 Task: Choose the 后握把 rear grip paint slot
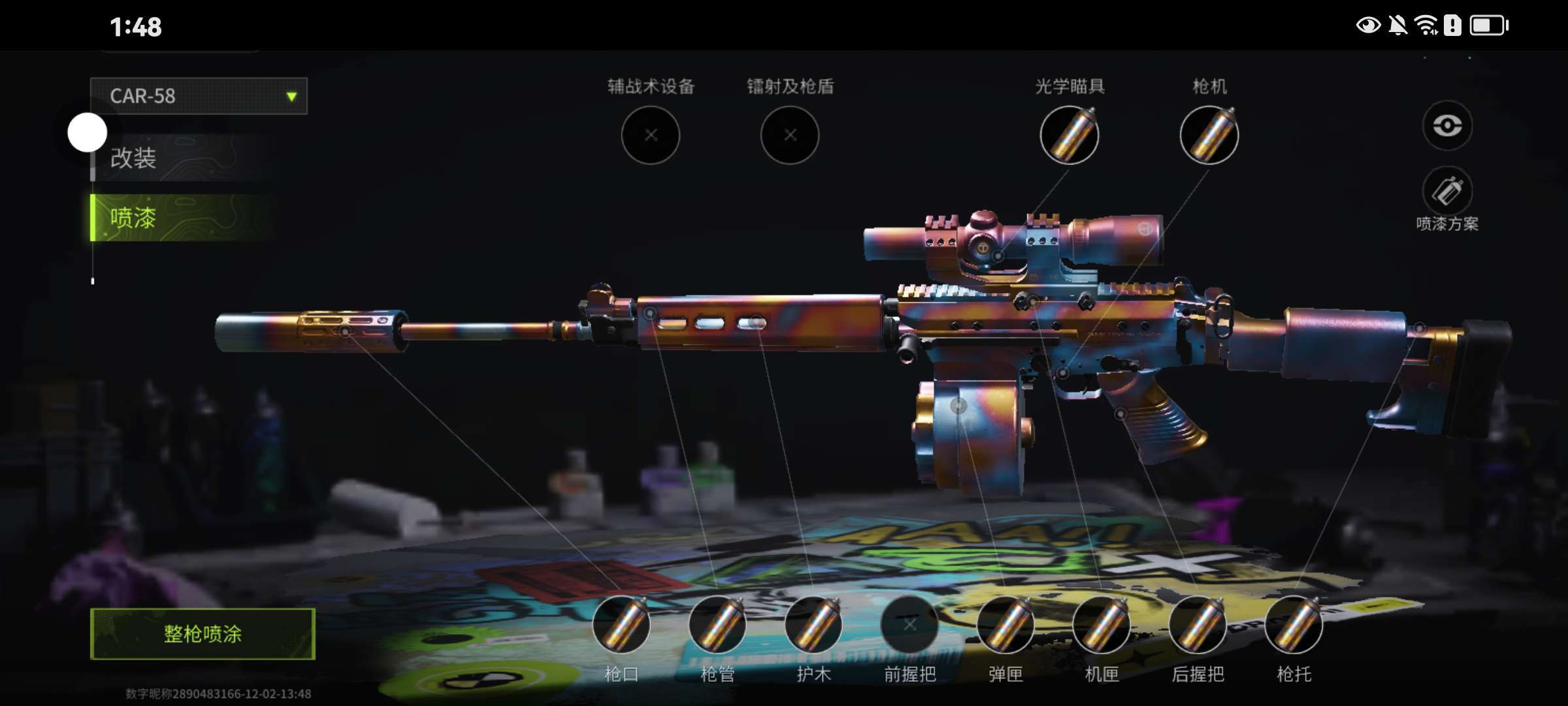1198,625
